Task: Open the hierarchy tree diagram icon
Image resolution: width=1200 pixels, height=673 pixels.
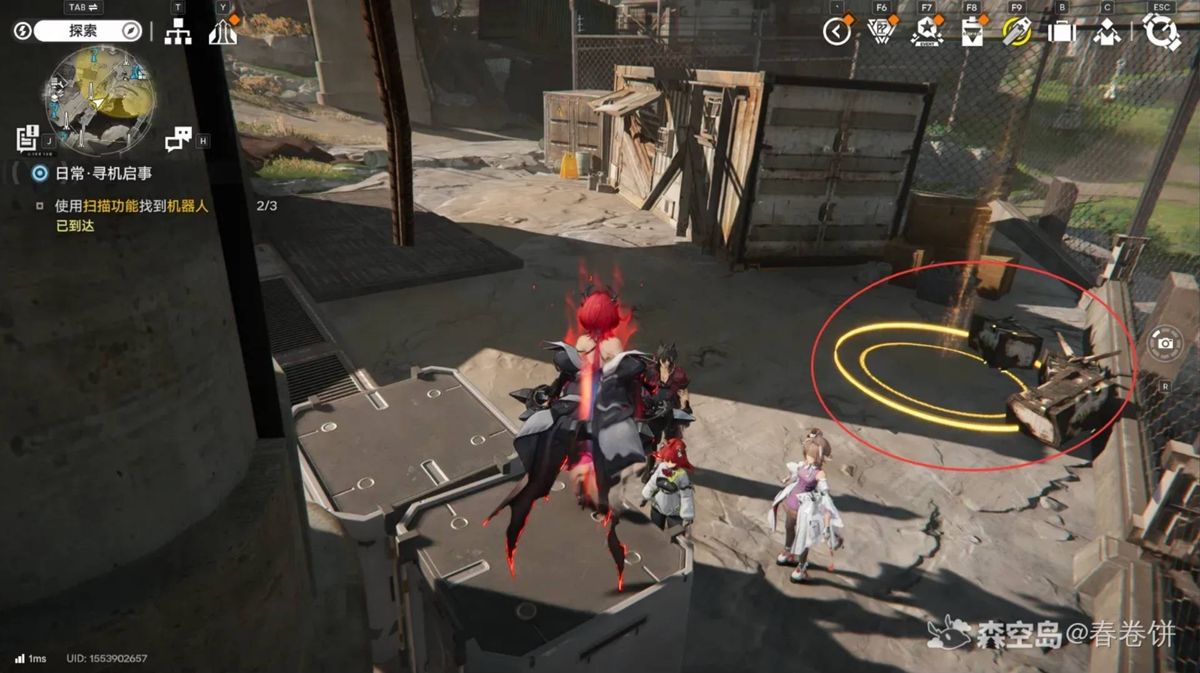Action: click(x=178, y=32)
